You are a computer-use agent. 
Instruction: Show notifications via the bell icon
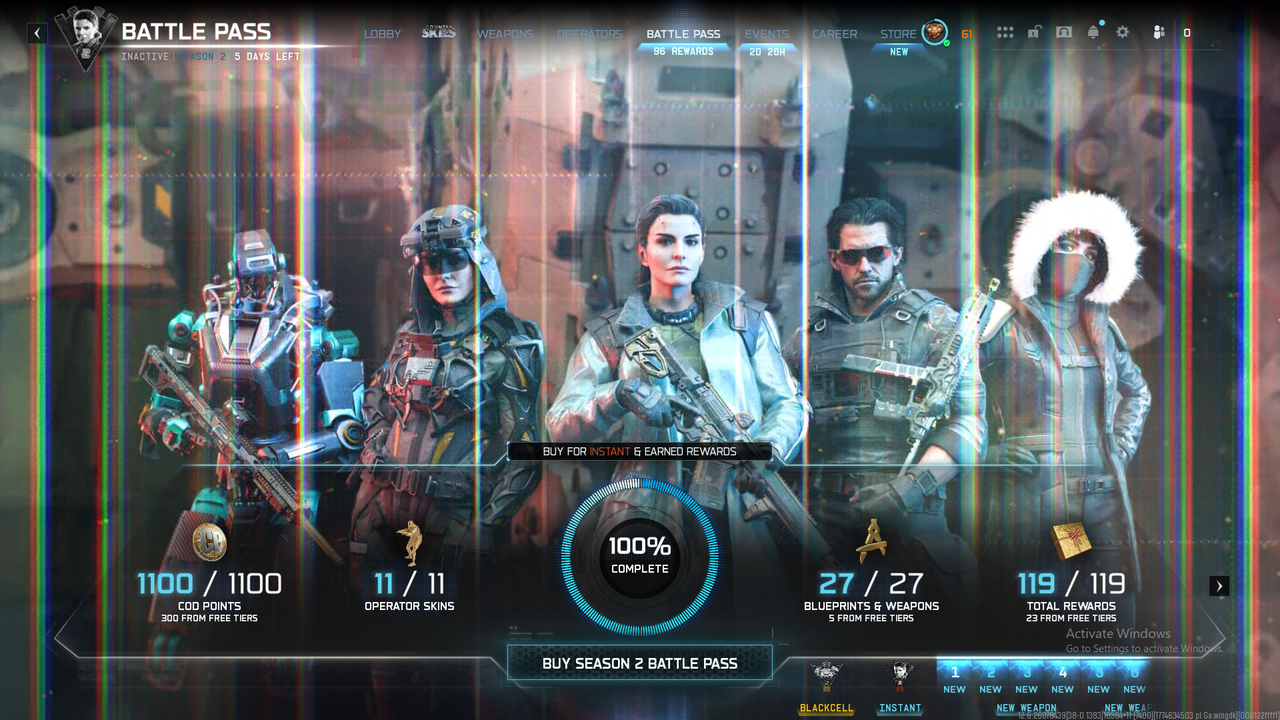coord(1093,33)
